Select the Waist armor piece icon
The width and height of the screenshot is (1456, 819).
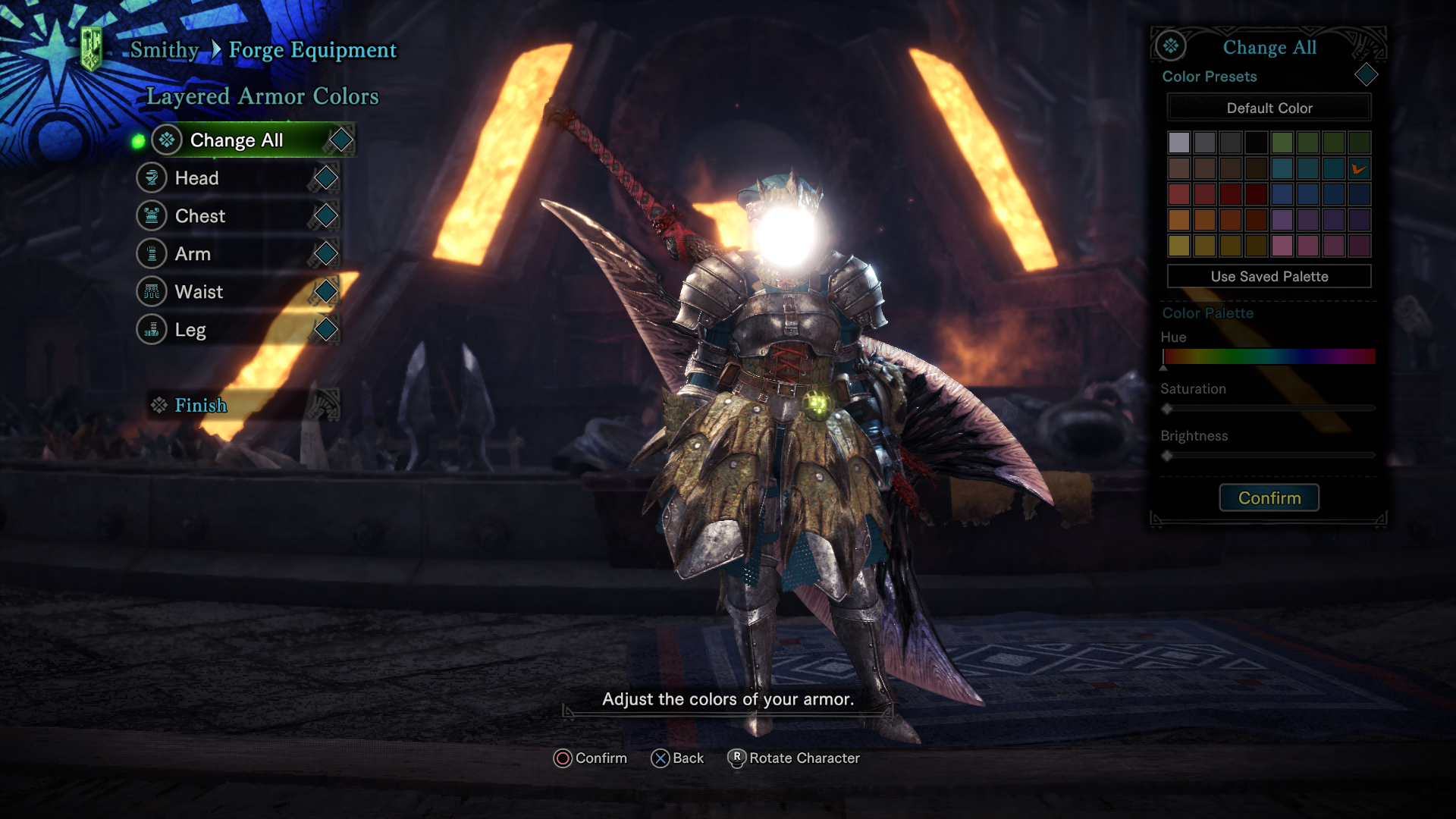point(152,291)
